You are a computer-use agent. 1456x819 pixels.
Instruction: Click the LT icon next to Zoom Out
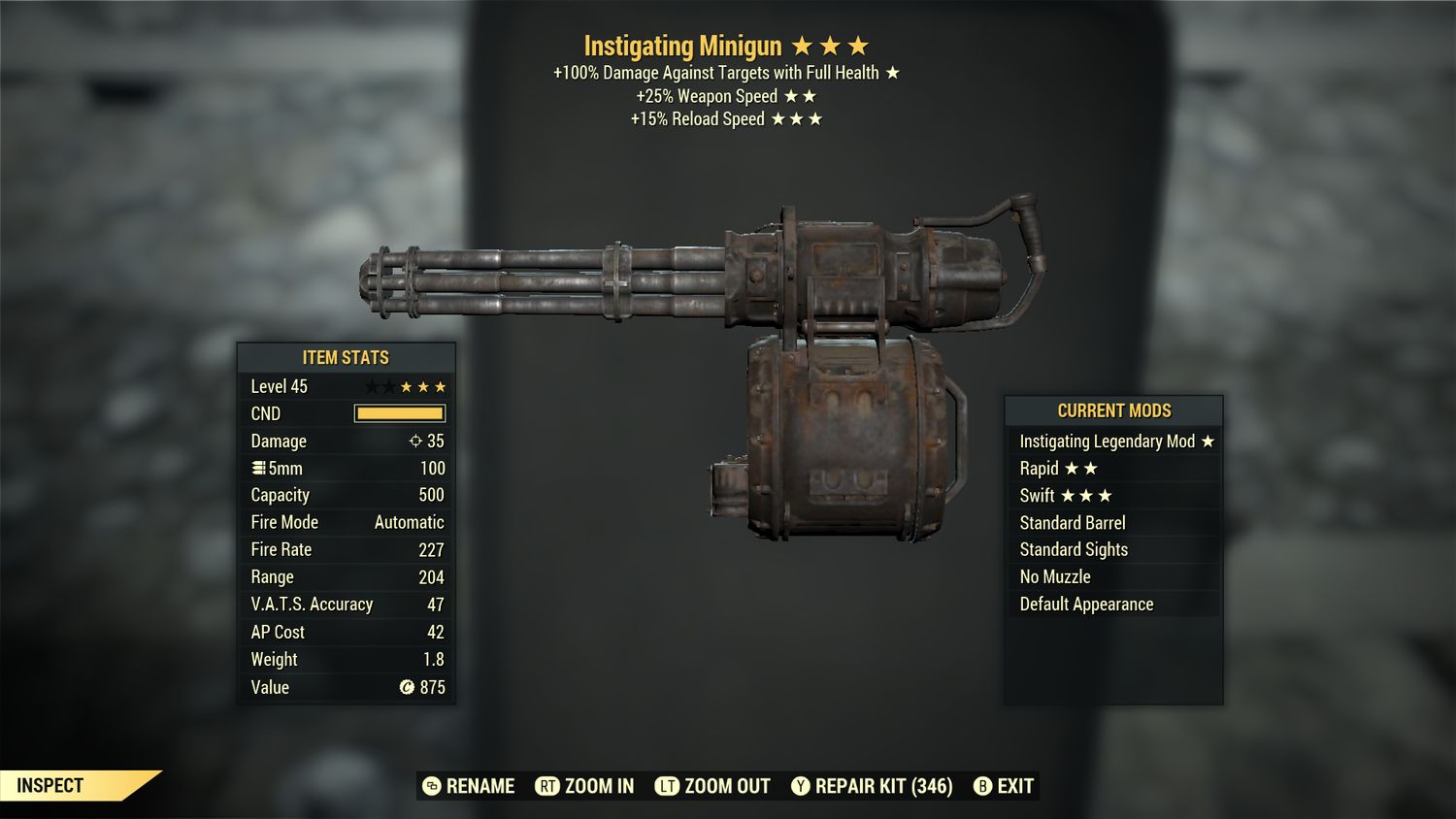click(669, 786)
